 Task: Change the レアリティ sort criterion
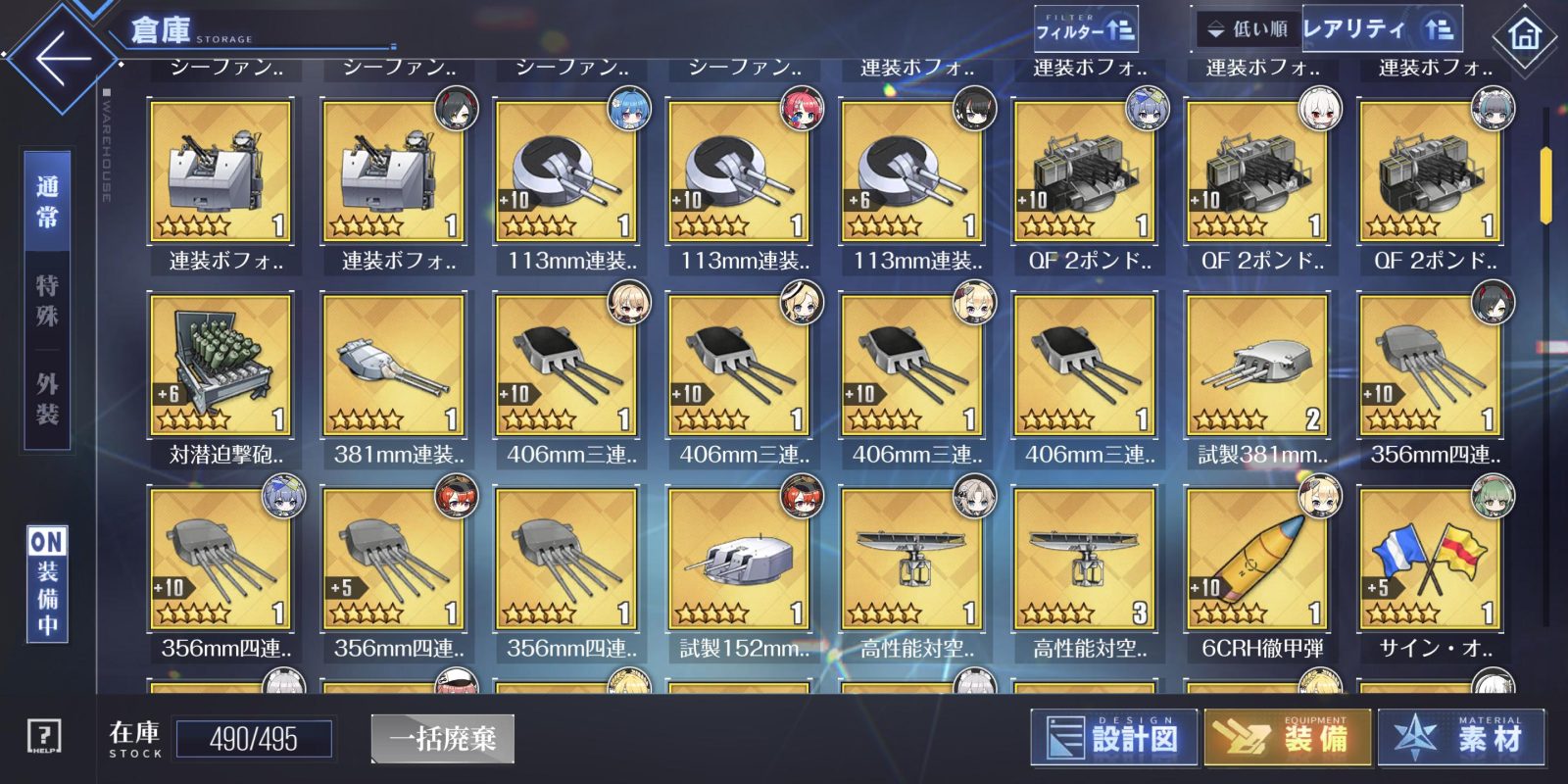(x=1380, y=29)
